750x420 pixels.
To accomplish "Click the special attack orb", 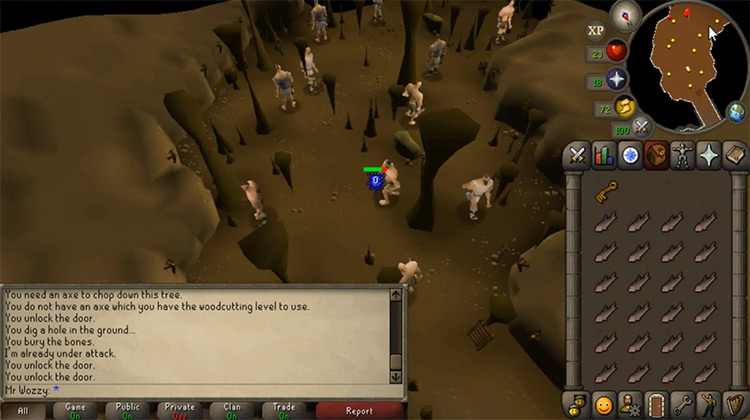I will 642,125.
